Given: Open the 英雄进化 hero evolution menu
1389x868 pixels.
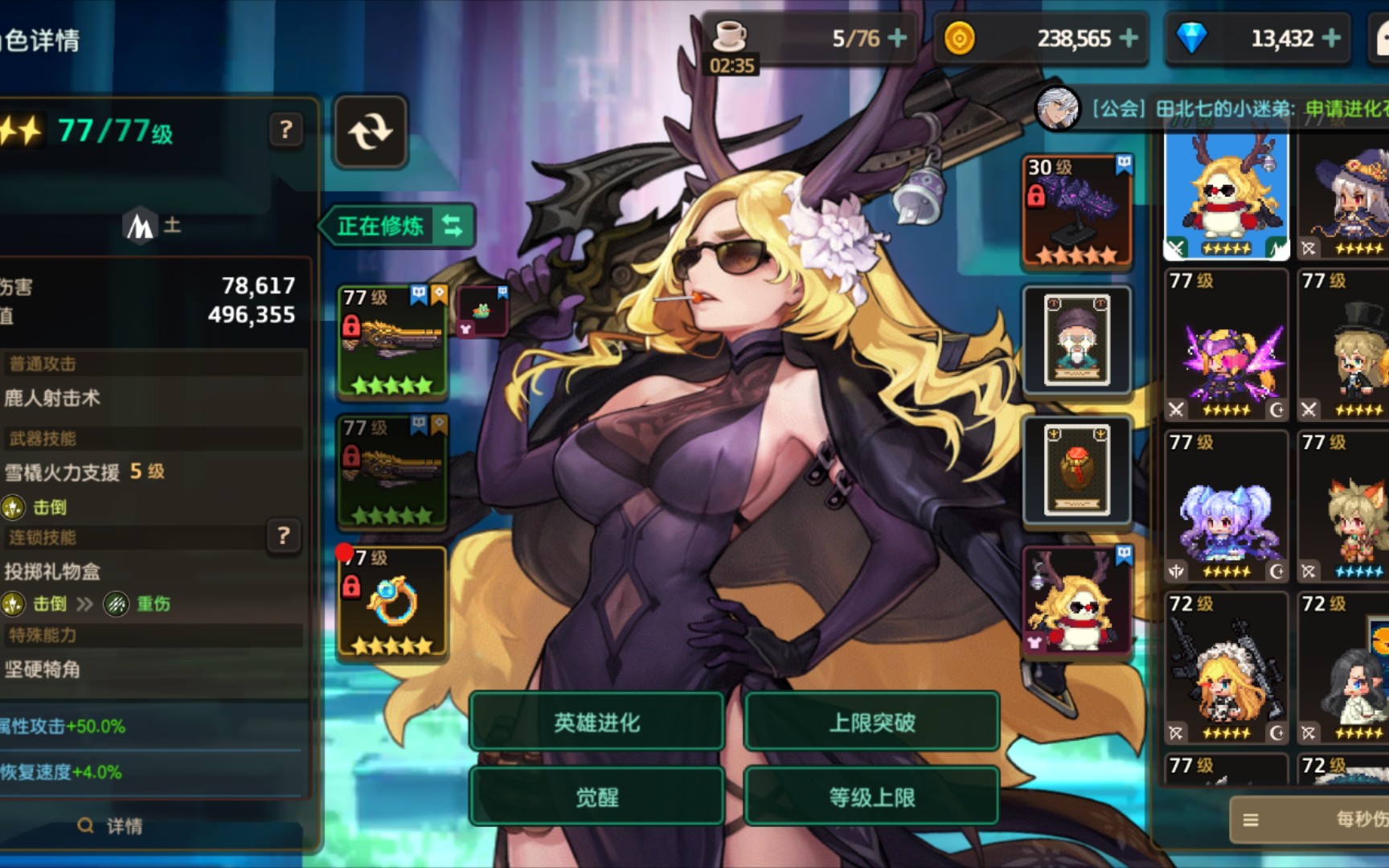Looking at the screenshot, I should click(x=596, y=723).
